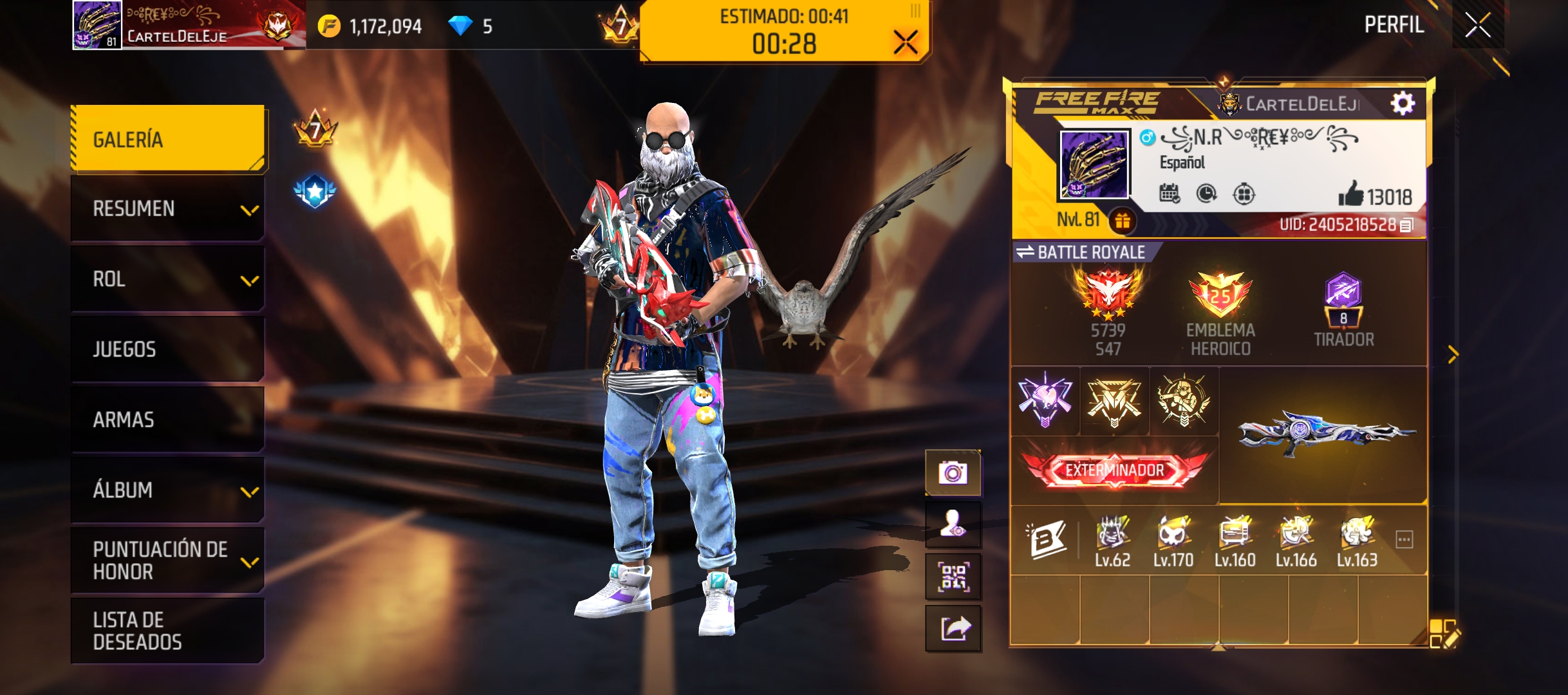Image resolution: width=1568 pixels, height=695 pixels.
Task: Cancel the matchmaking timer
Action: [x=905, y=43]
